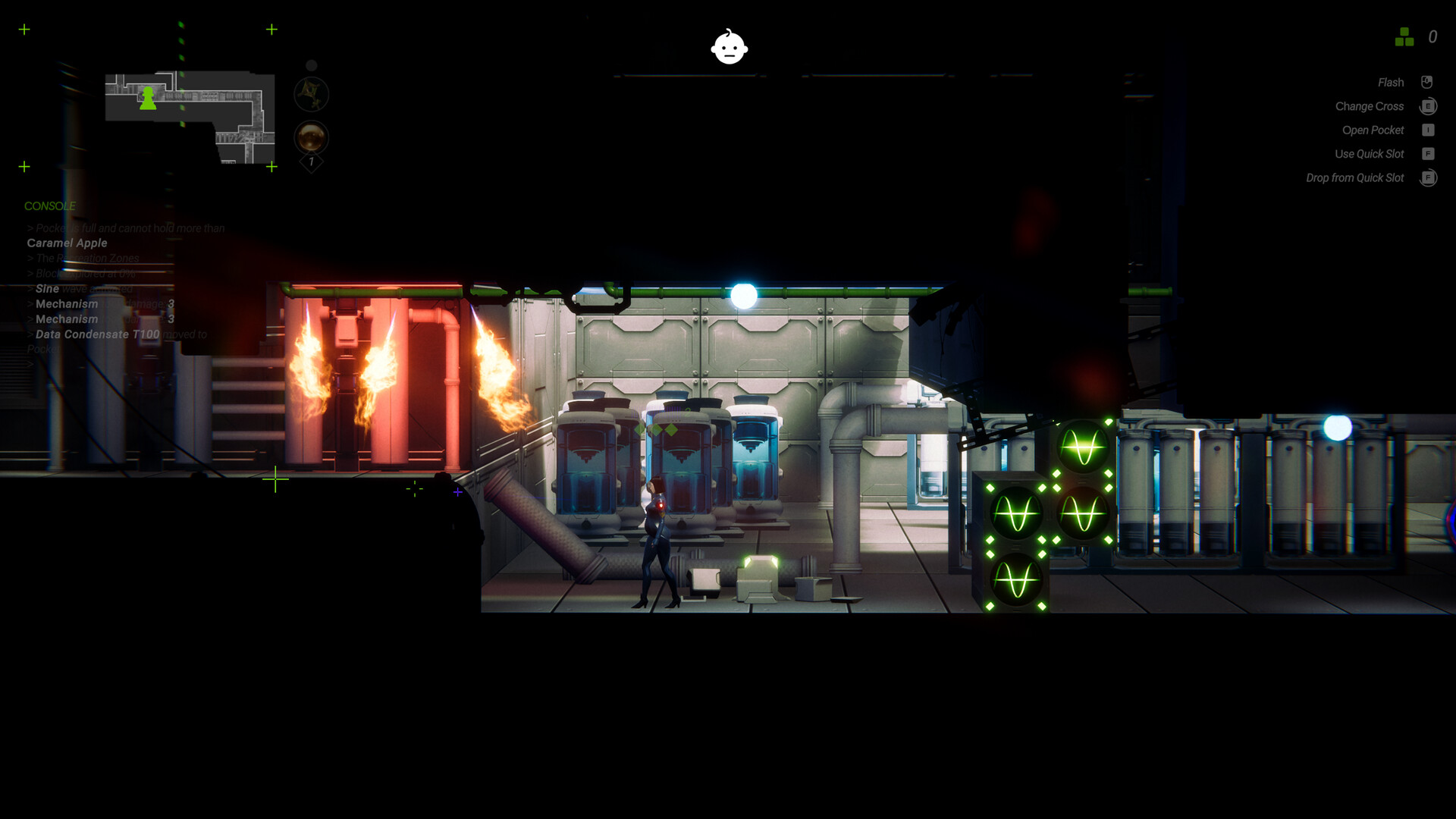Click the Drop from Quick Slot label
1456x819 pixels.
[x=1355, y=177]
